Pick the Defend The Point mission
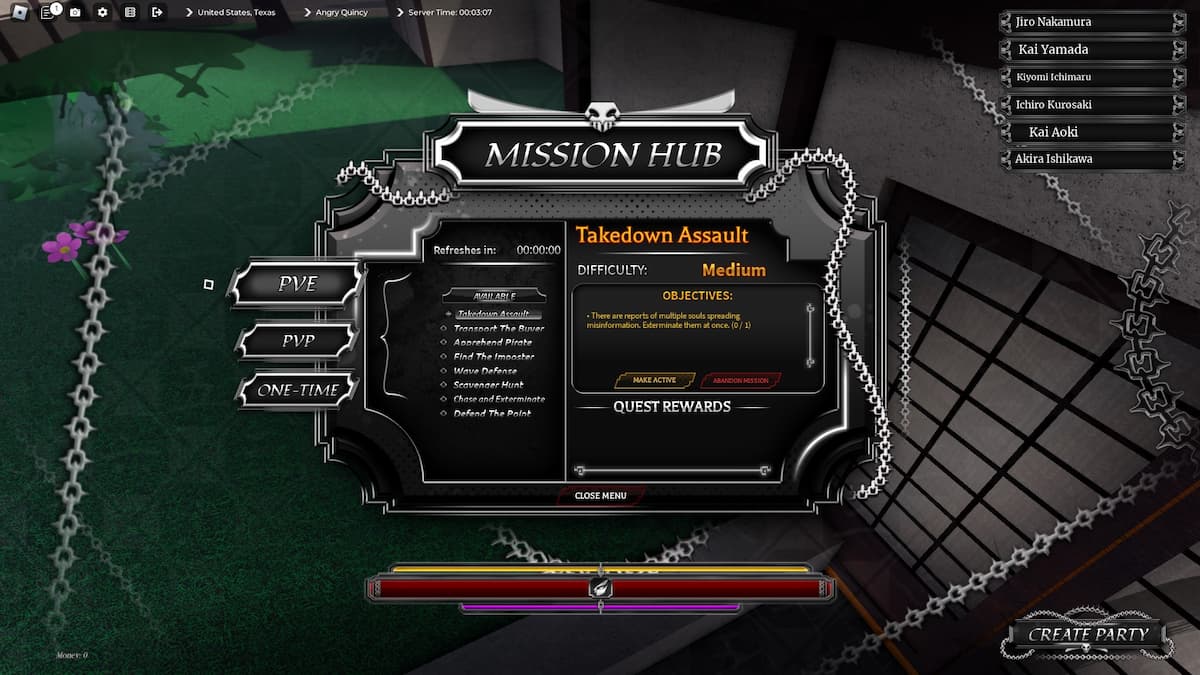Viewport: 1200px width, 675px height. click(x=492, y=413)
